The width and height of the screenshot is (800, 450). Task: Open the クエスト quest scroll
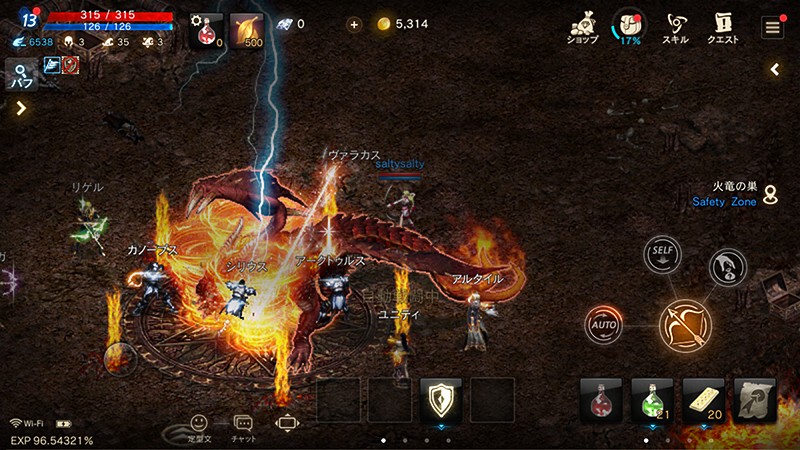coord(723,27)
